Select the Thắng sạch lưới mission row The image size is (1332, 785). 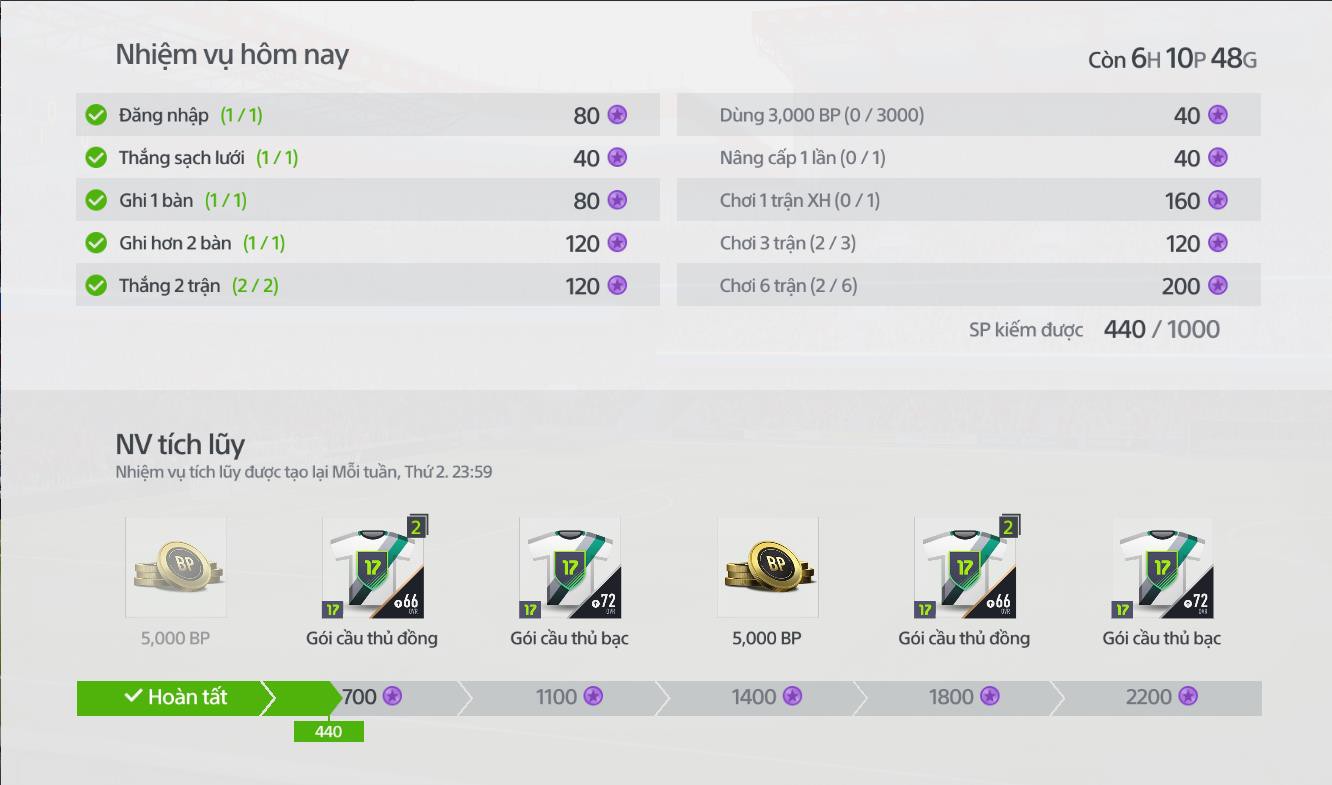coord(367,158)
